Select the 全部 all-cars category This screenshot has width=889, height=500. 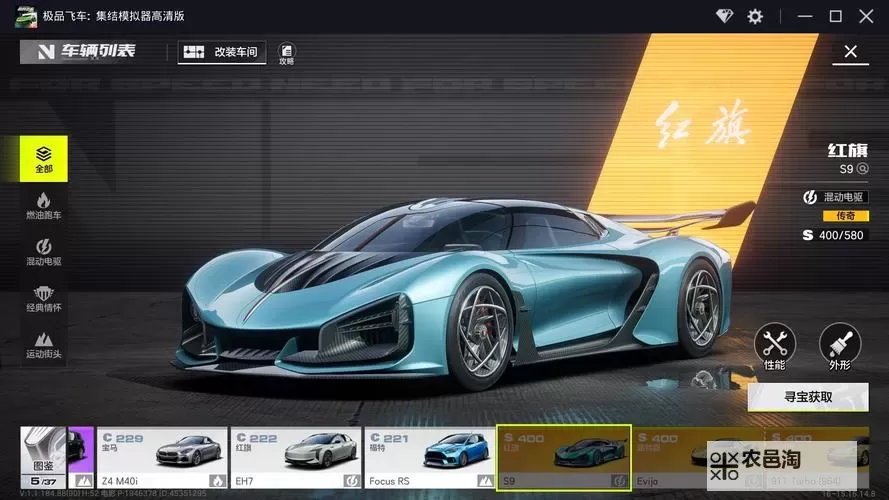[x=44, y=159]
